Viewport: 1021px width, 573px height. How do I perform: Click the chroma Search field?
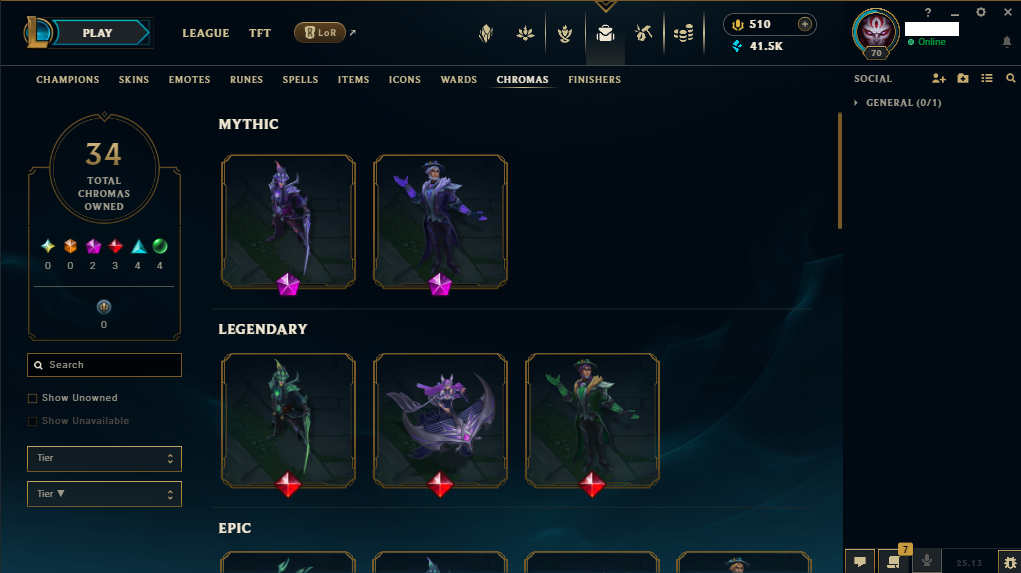[x=105, y=365]
